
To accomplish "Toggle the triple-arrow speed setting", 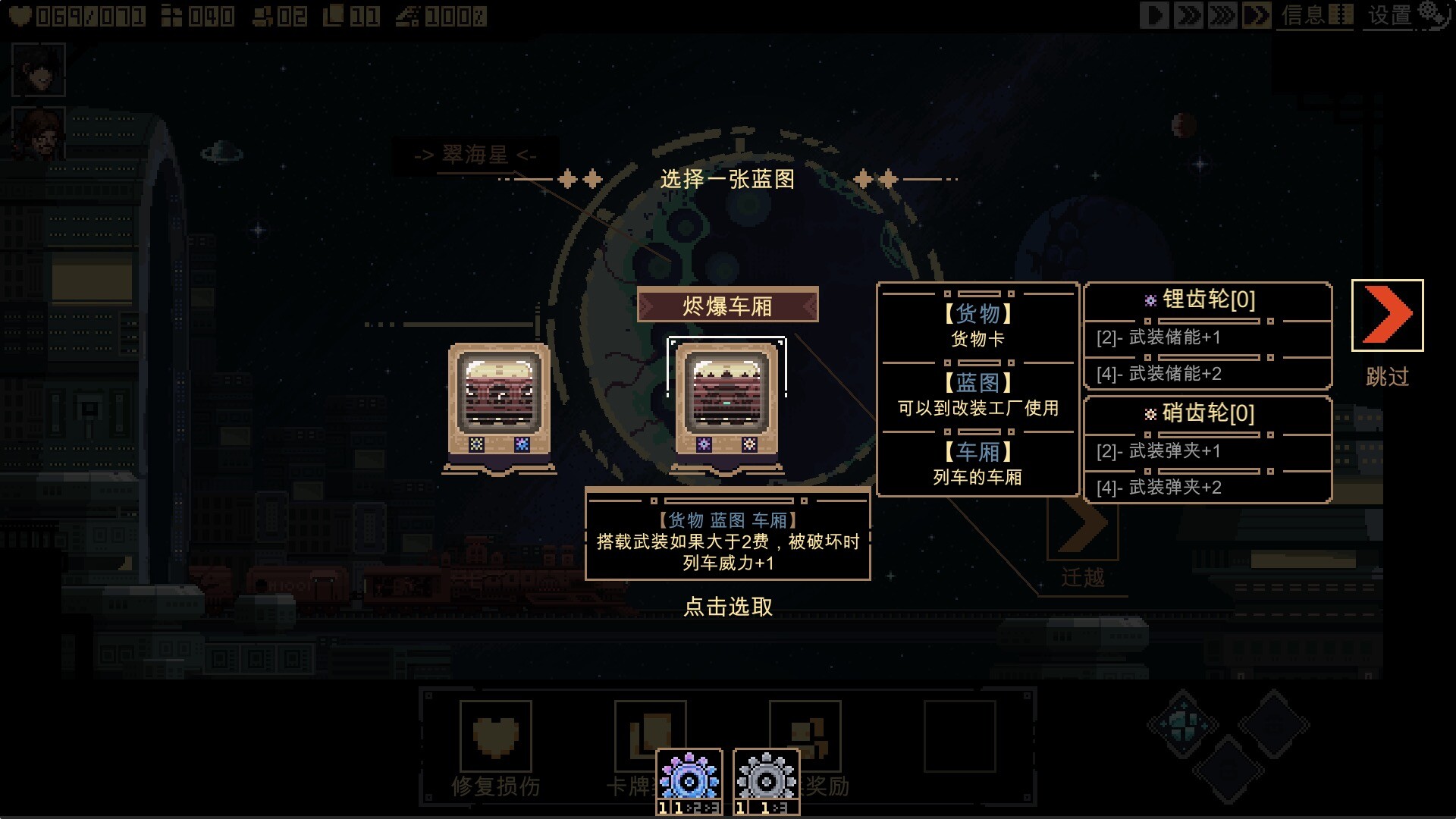I will tap(1223, 14).
